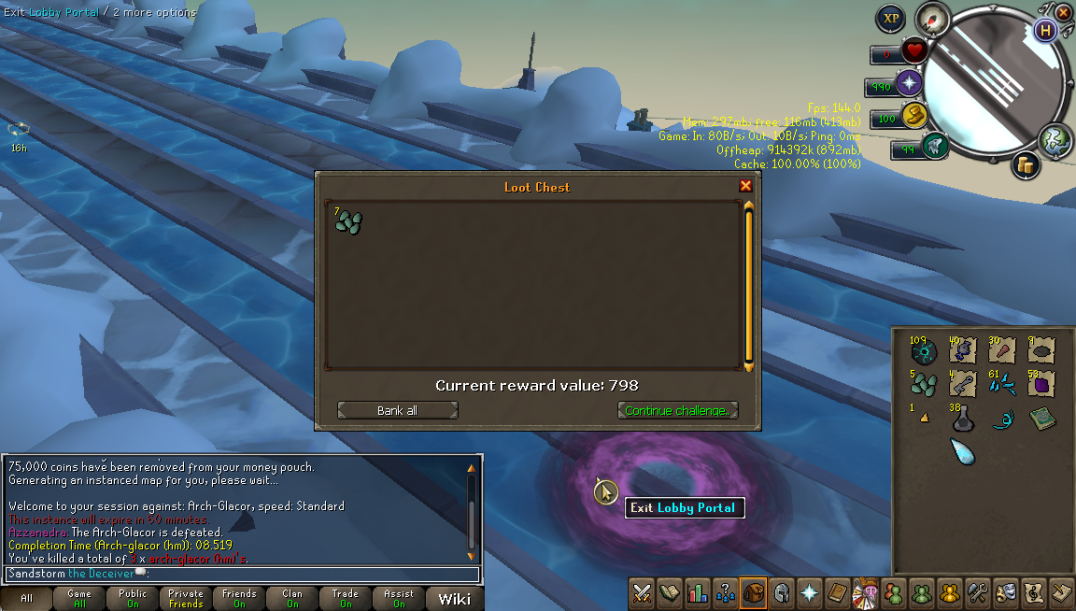The height and width of the screenshot is (611, 1076).
Task: Activate the home teleport H button
Action: tap(1046, 30)
